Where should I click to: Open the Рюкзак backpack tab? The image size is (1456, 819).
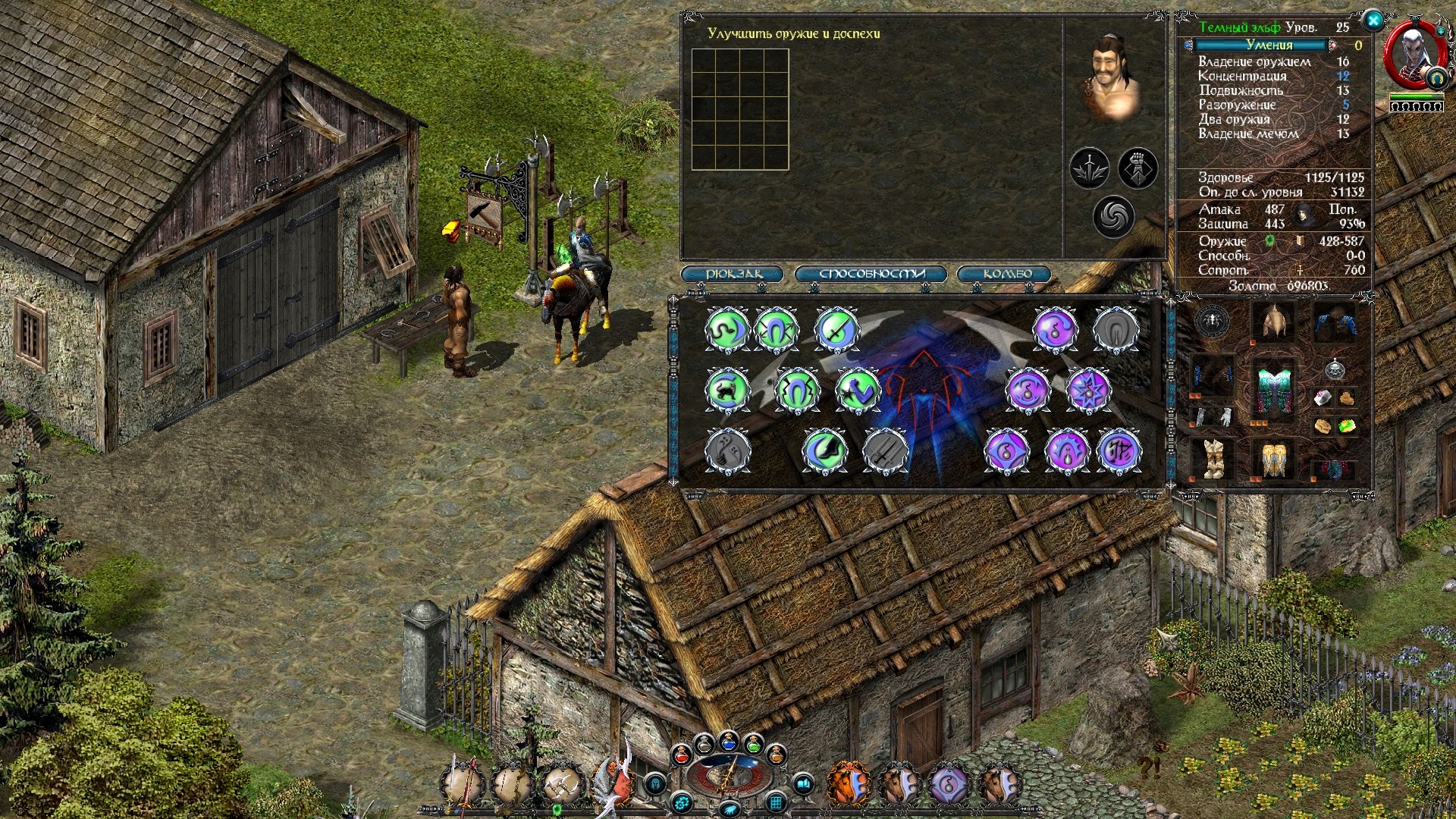click(x=733, y=274)
